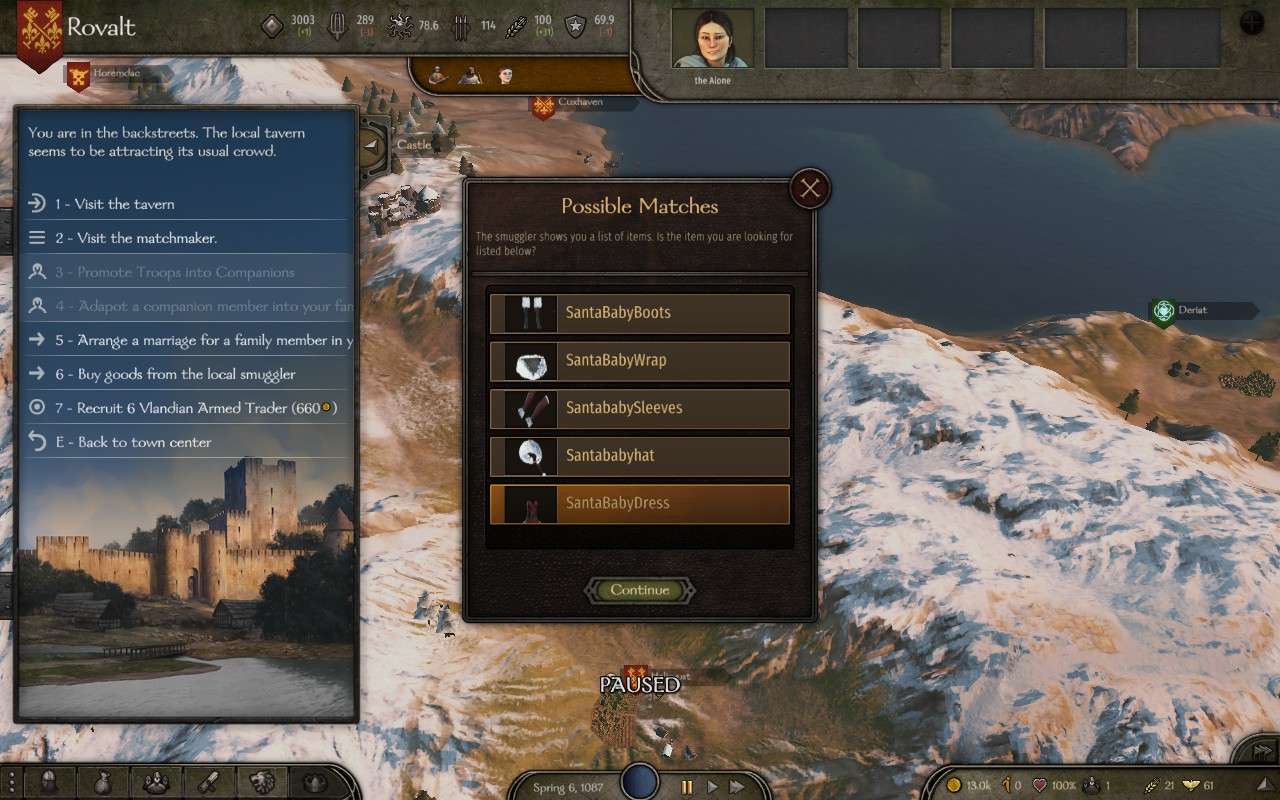Select the SantaBabyBoots item row

640,313
